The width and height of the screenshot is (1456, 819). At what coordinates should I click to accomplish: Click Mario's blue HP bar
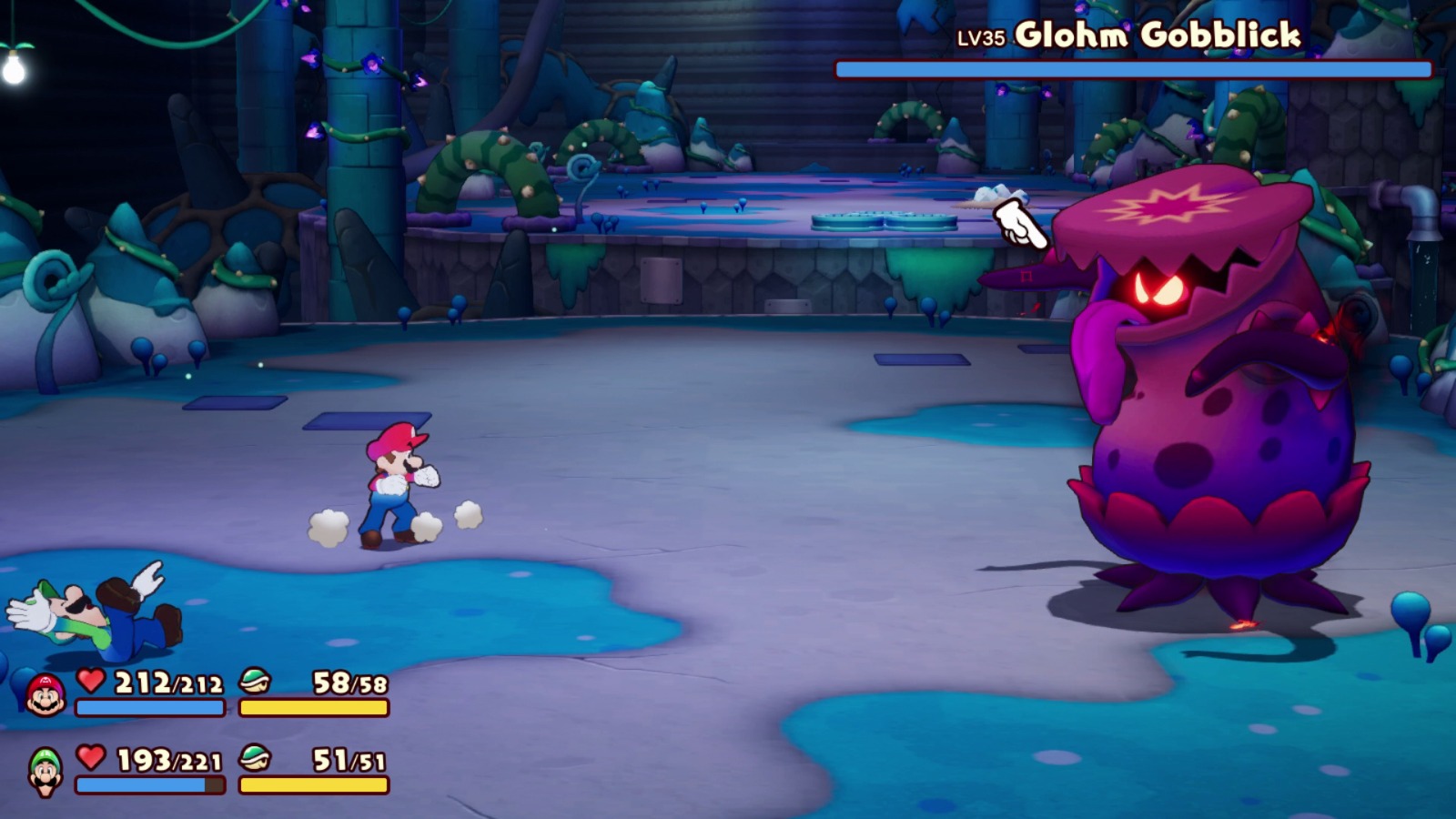point(150,708)
